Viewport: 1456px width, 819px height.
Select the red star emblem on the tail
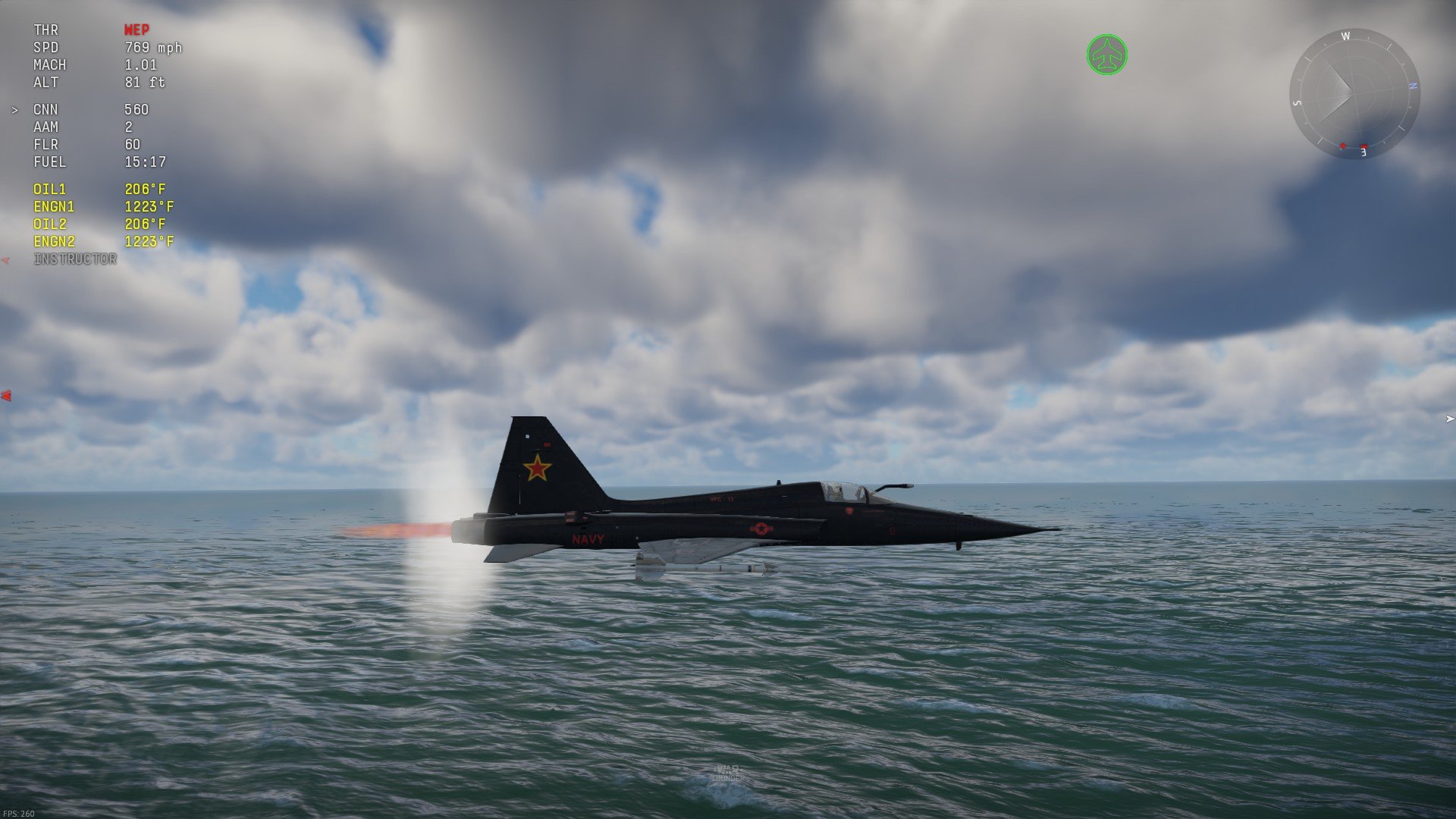pyautogui.click(x=539, y=470)
